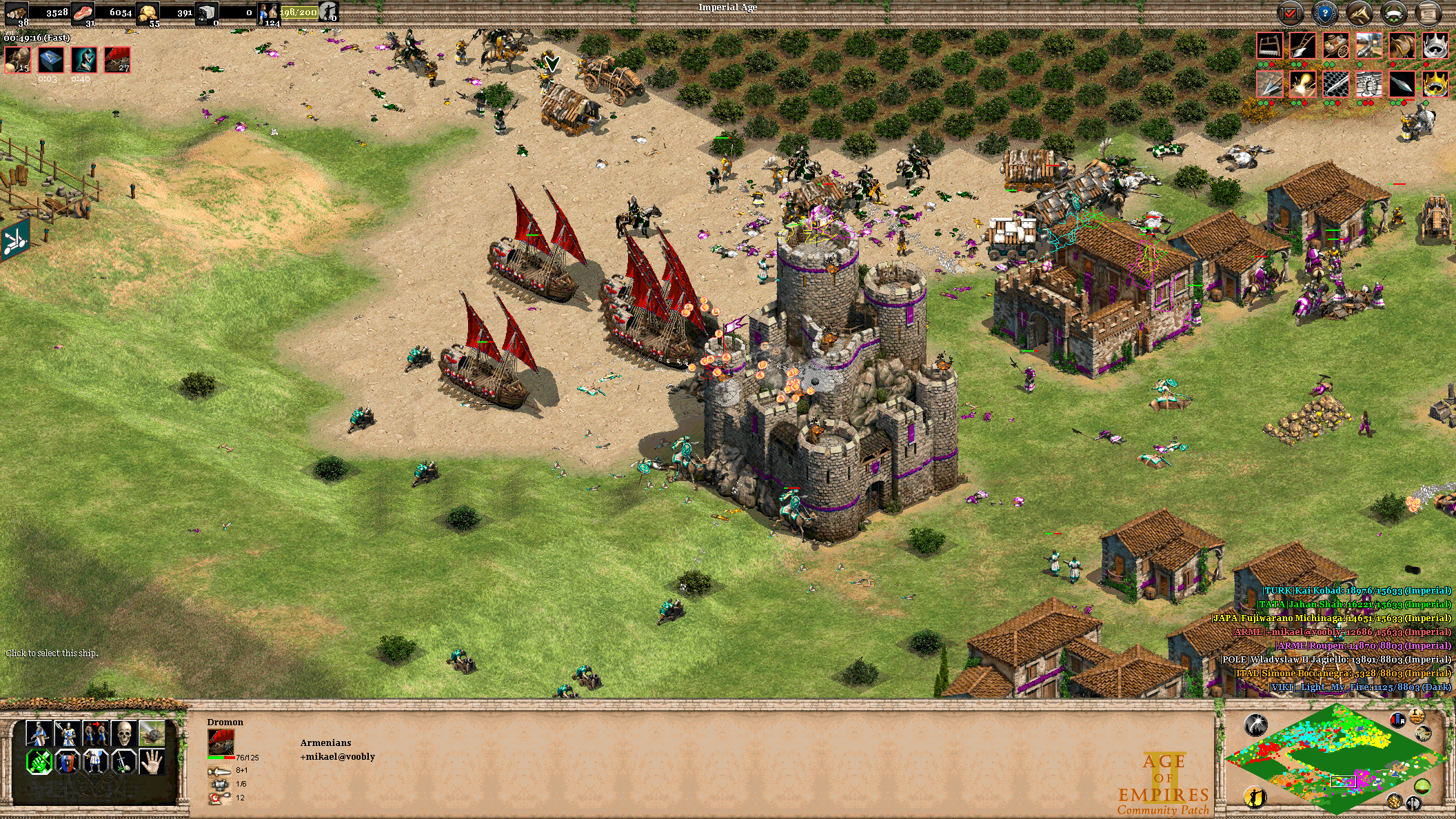Click the flare signal button

1256,725
